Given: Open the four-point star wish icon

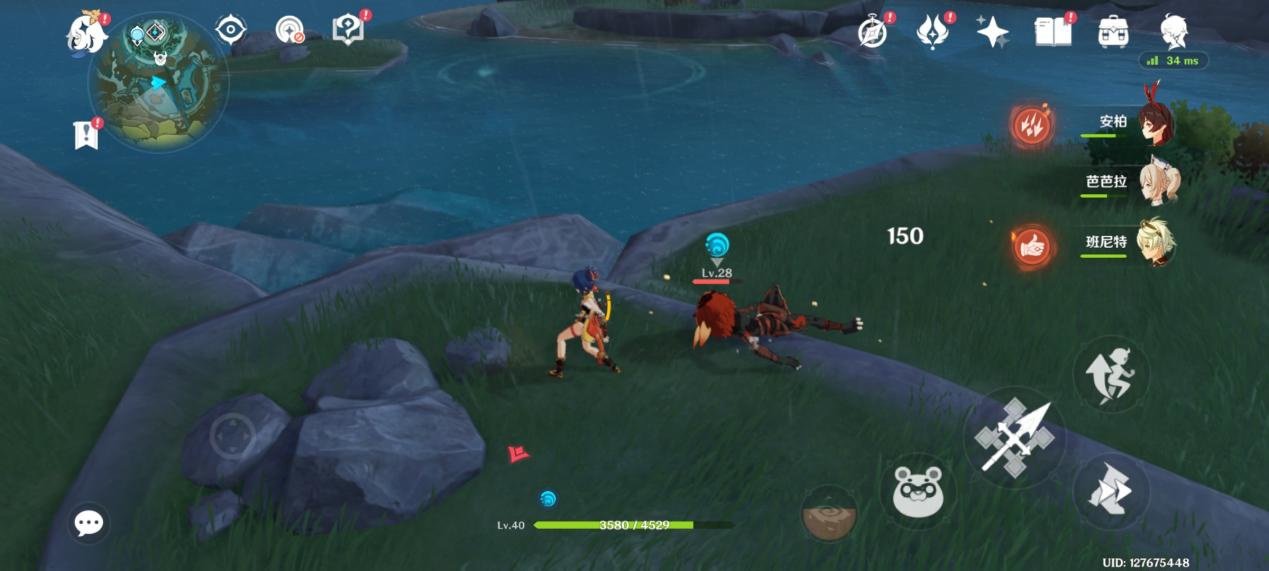Looking at the screenshot, I should click(992, 32).
